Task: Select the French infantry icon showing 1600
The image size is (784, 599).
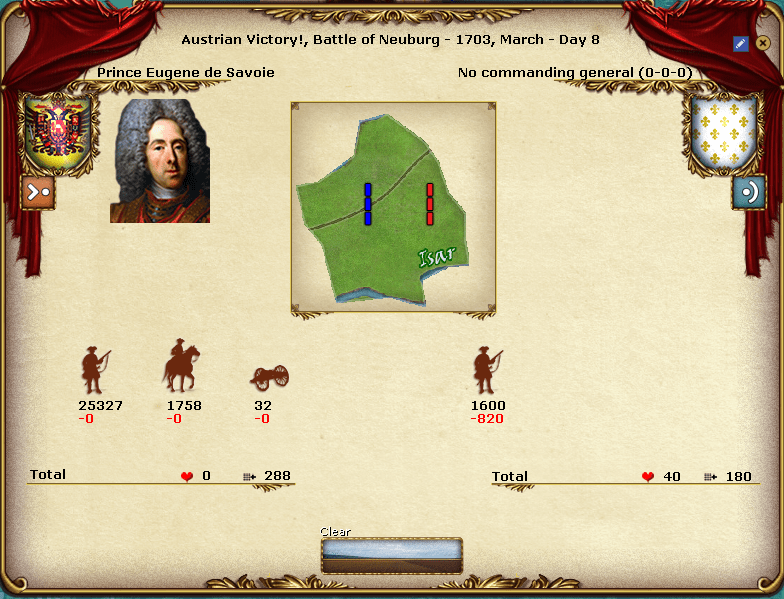Action: click(488, 370)
